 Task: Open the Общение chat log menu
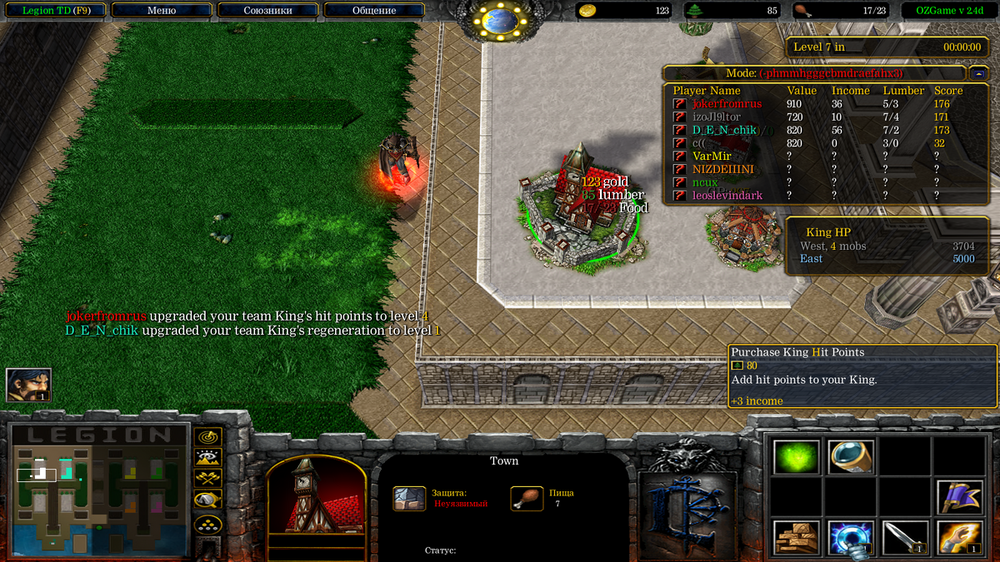pos(375,11)
